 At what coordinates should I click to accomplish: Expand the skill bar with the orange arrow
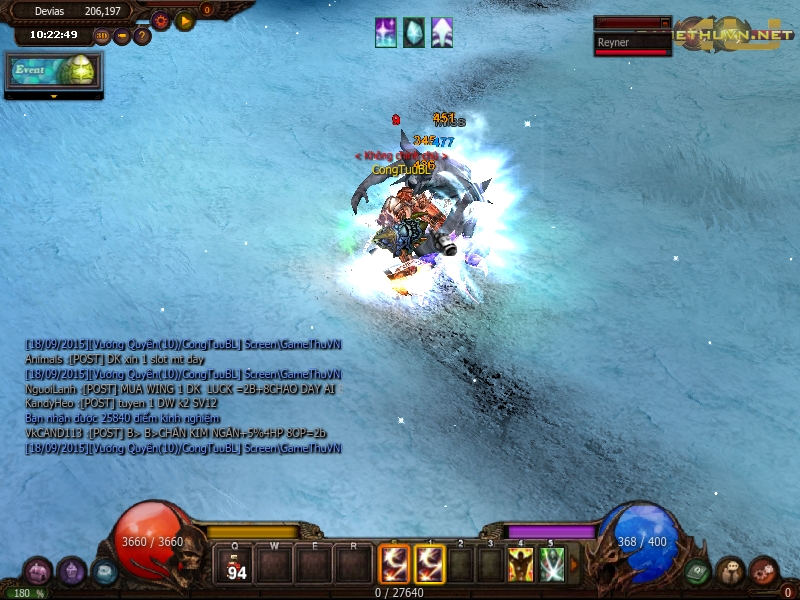573,565
